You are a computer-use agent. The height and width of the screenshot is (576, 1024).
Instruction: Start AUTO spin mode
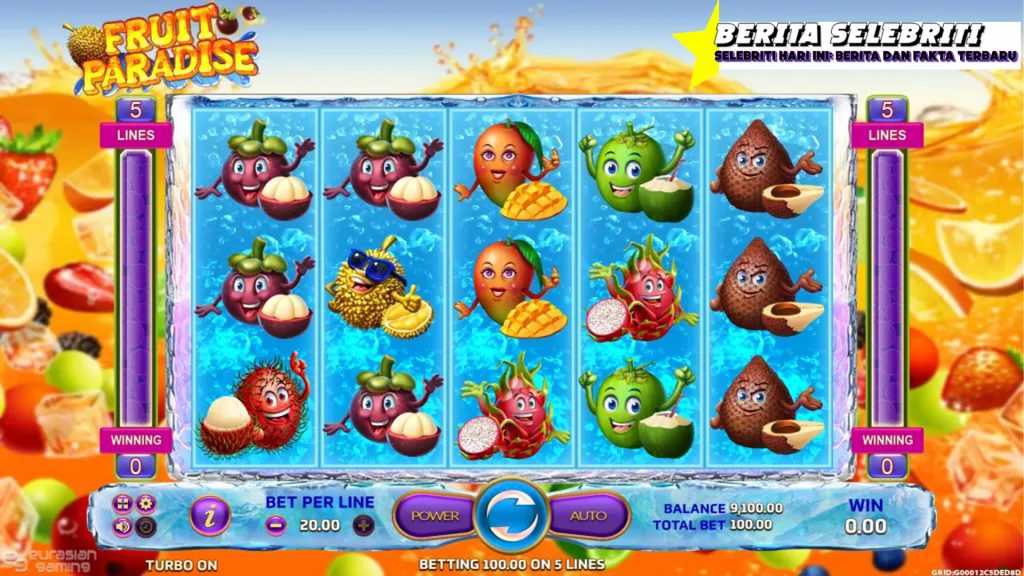588,516
